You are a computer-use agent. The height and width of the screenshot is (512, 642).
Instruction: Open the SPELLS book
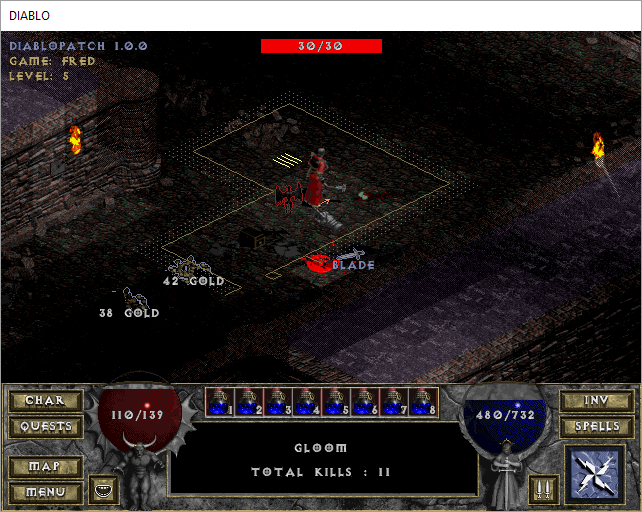tap(597, 427)
